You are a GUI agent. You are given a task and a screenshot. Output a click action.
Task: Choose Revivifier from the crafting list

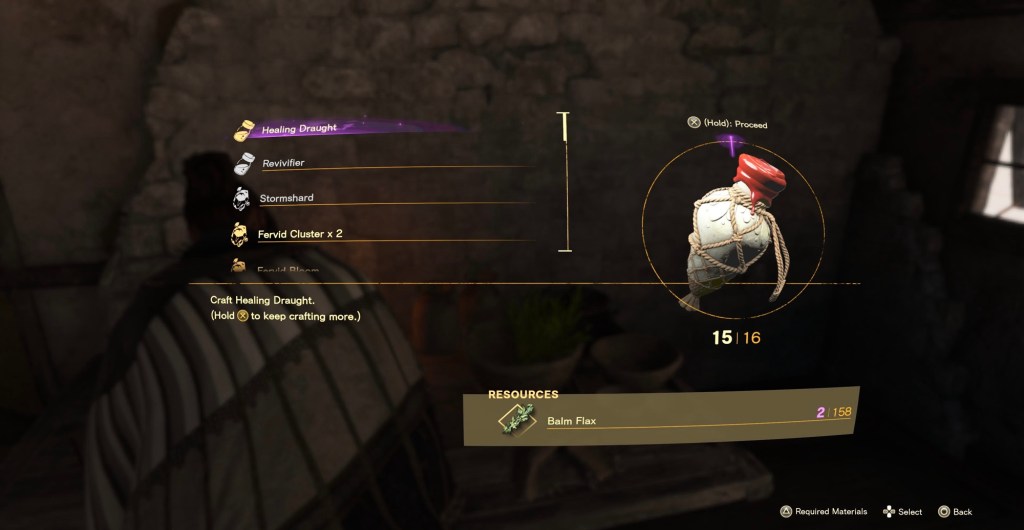[283, 163]
